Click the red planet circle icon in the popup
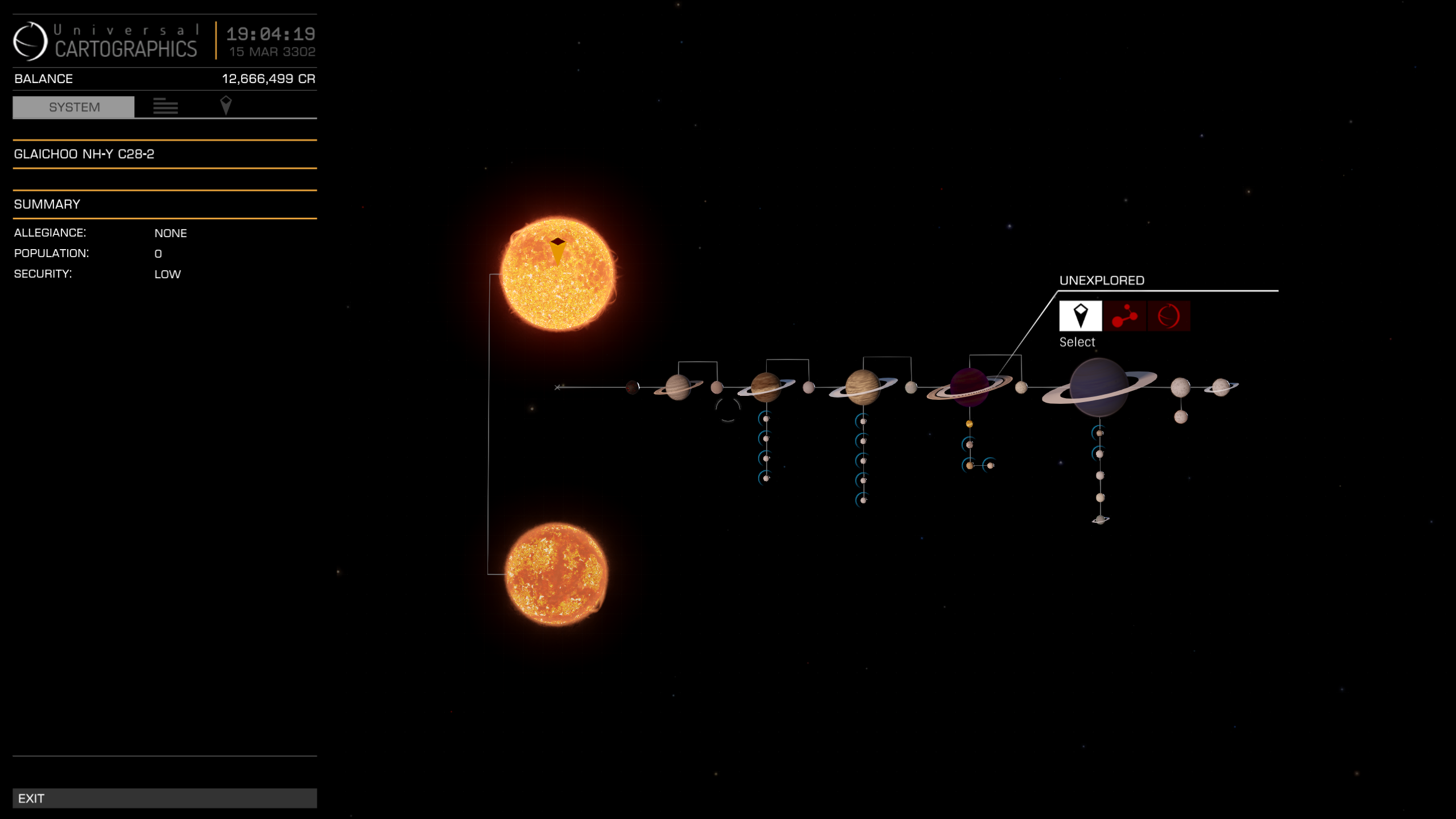The image size is (1456, 819). [x=1168, y=316]
